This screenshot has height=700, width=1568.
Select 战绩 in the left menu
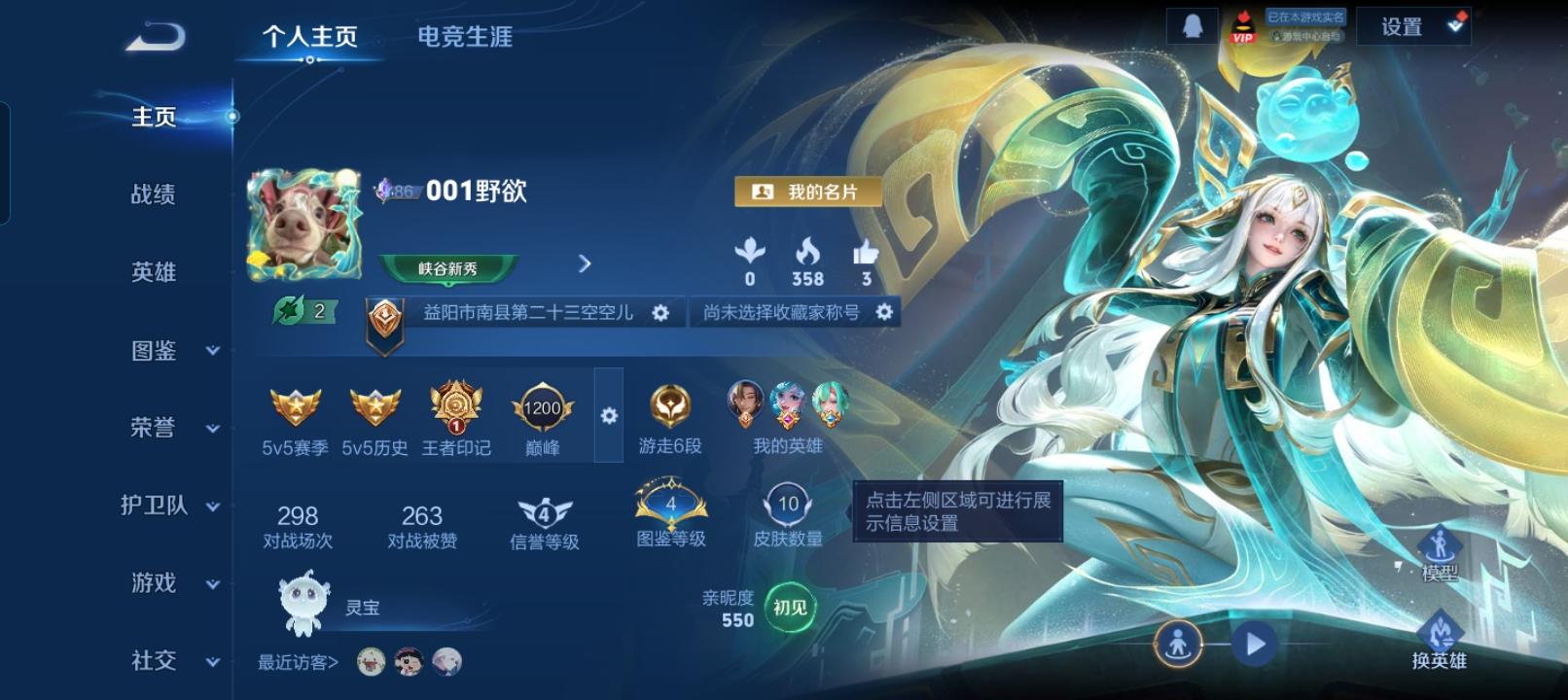pos(156,194)
